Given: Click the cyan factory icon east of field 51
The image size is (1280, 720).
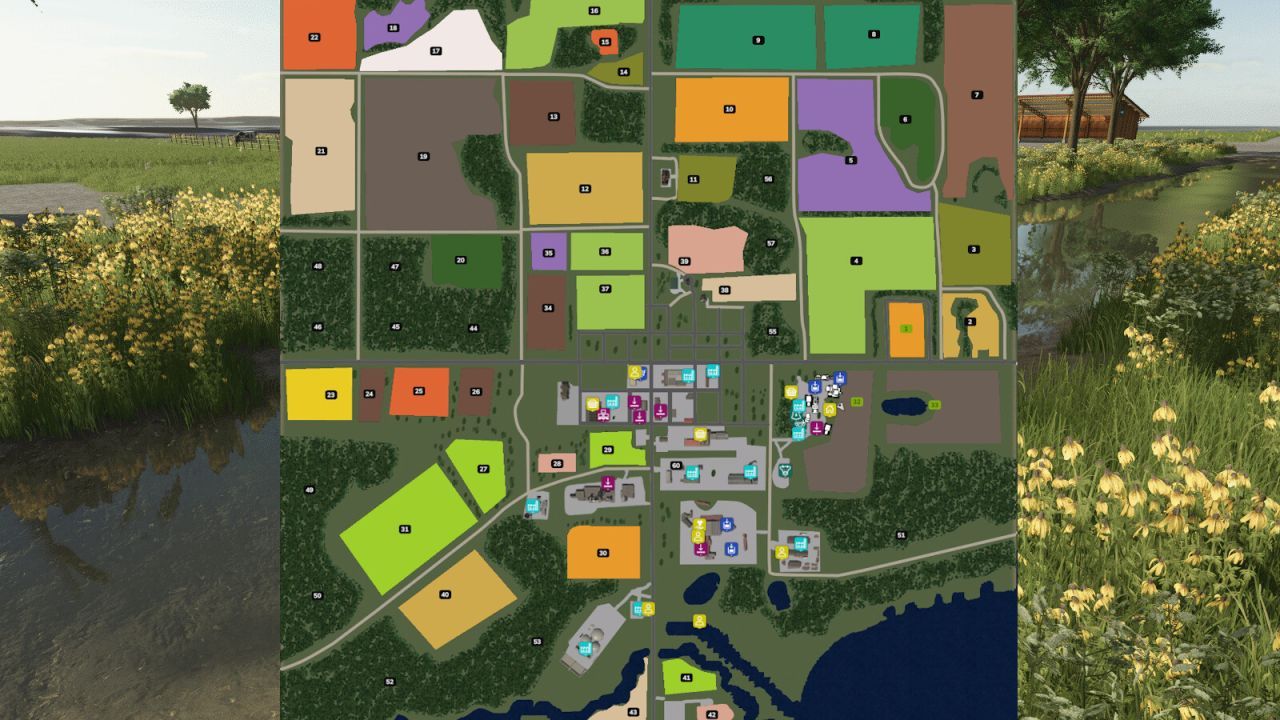Looking at the screenshot, I should coord(800,543).
